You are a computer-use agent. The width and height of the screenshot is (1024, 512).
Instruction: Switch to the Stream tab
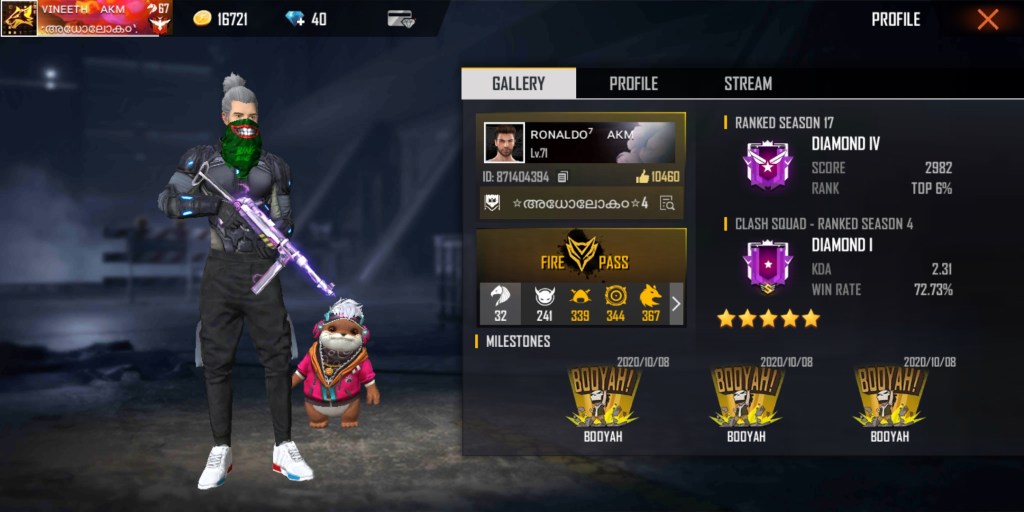747,84
